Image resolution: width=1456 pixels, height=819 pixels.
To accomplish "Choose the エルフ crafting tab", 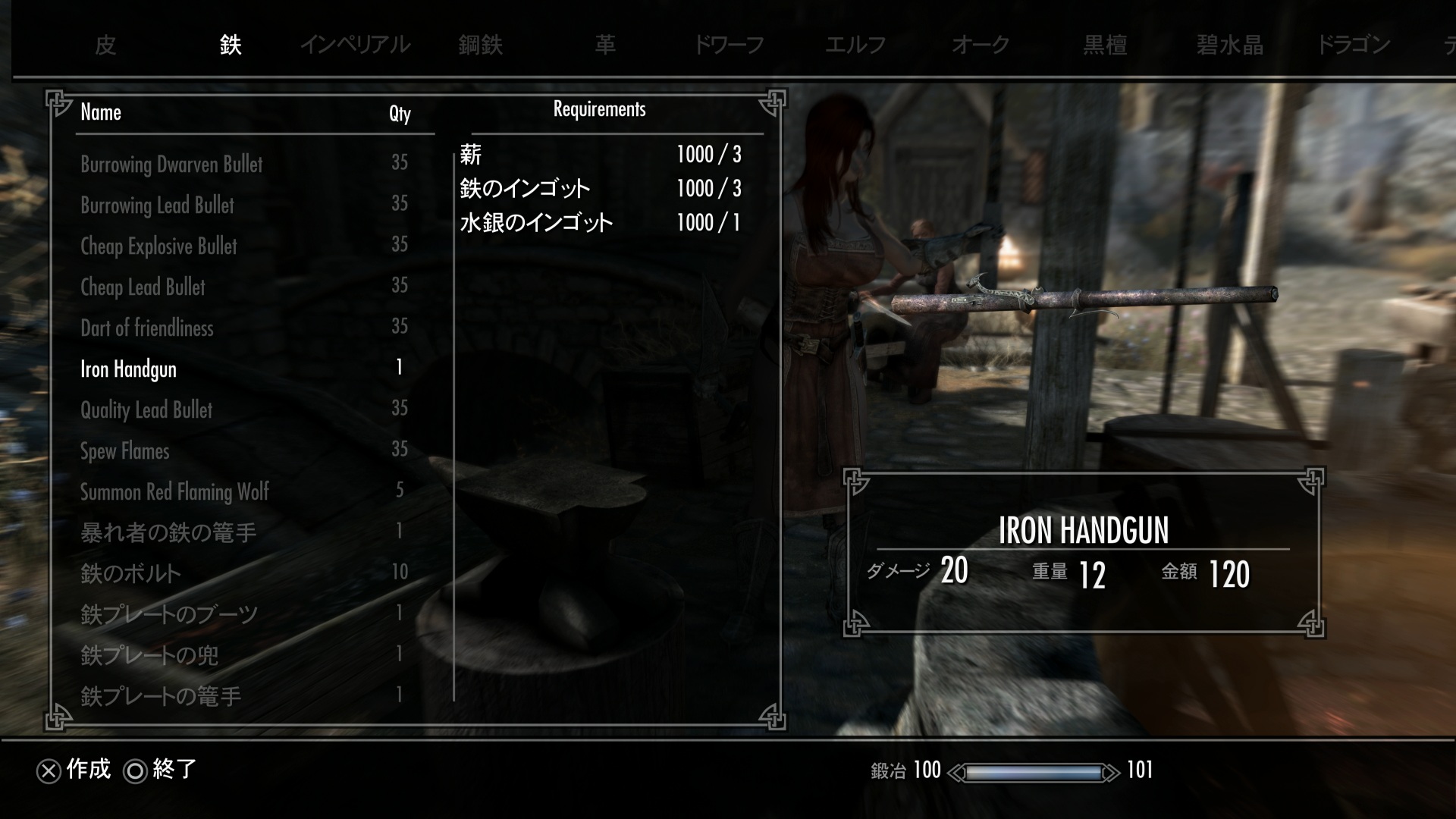I will click(x=855, y=45).
